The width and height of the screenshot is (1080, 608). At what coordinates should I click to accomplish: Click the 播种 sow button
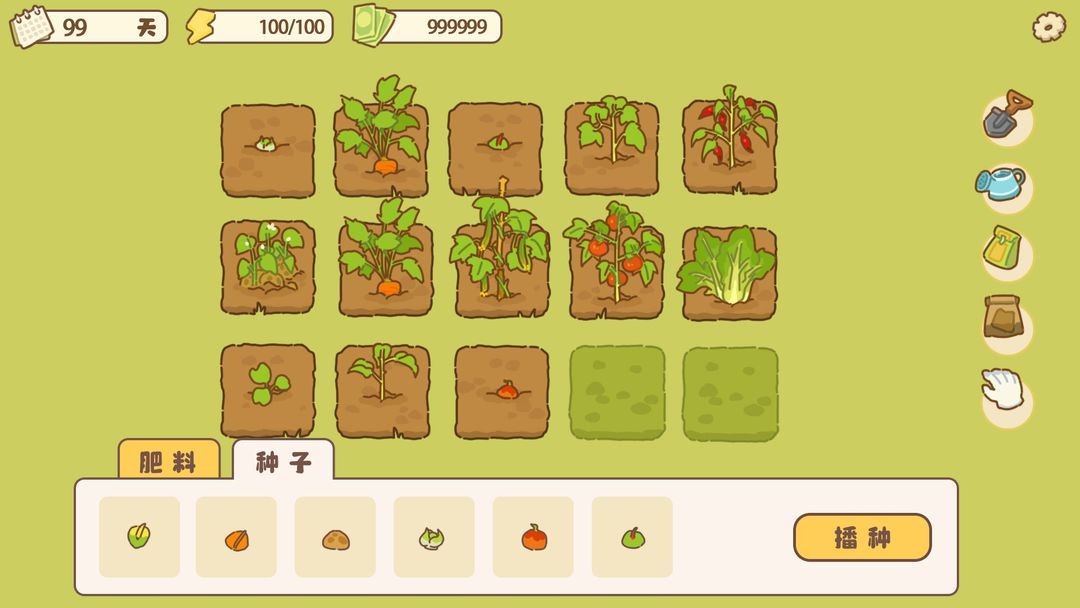(x=862, y=538)
